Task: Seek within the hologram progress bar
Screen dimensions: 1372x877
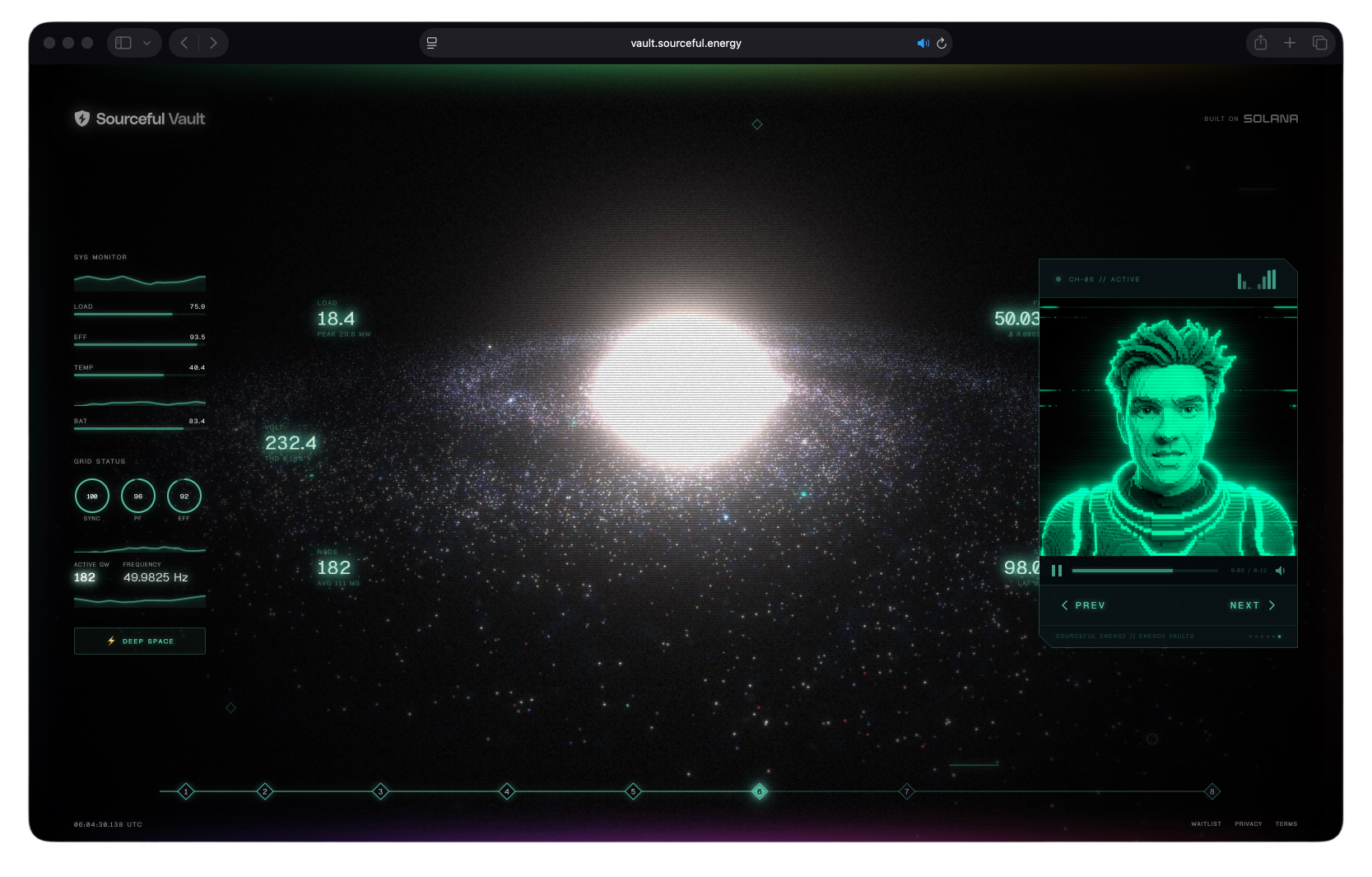Action: 1144,571
